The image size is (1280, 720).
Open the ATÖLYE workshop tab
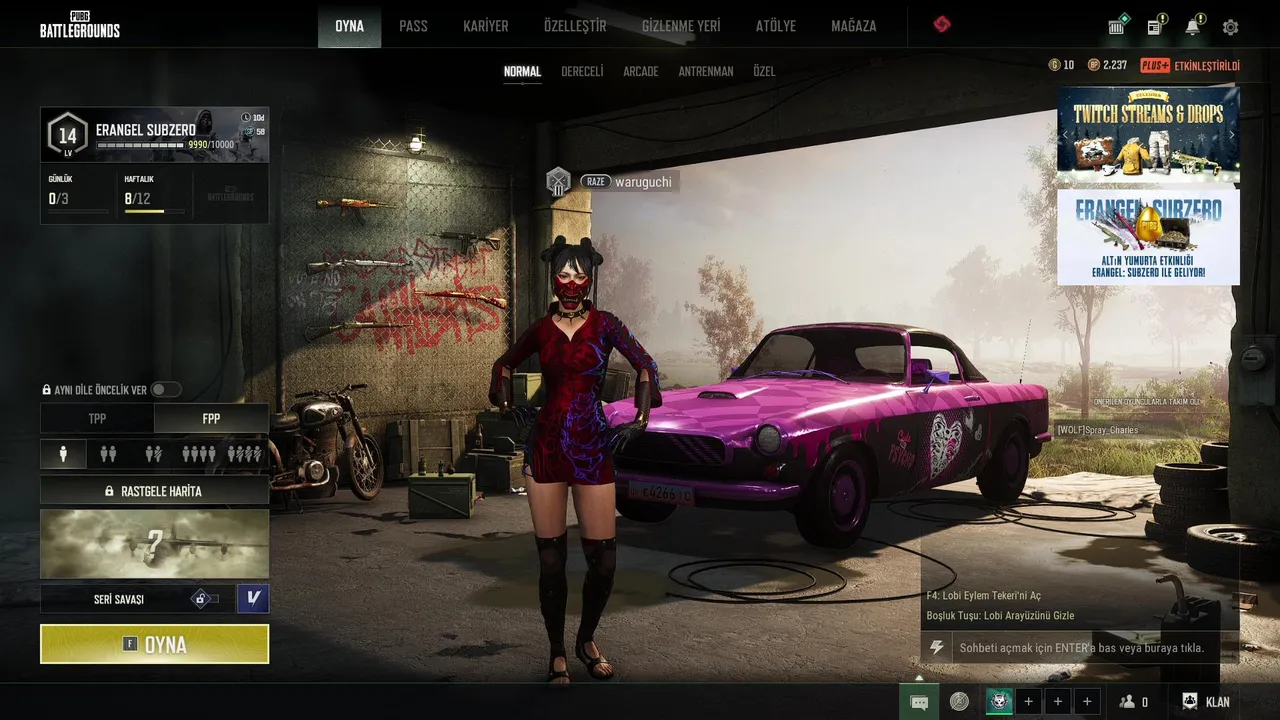pos(776,26)
